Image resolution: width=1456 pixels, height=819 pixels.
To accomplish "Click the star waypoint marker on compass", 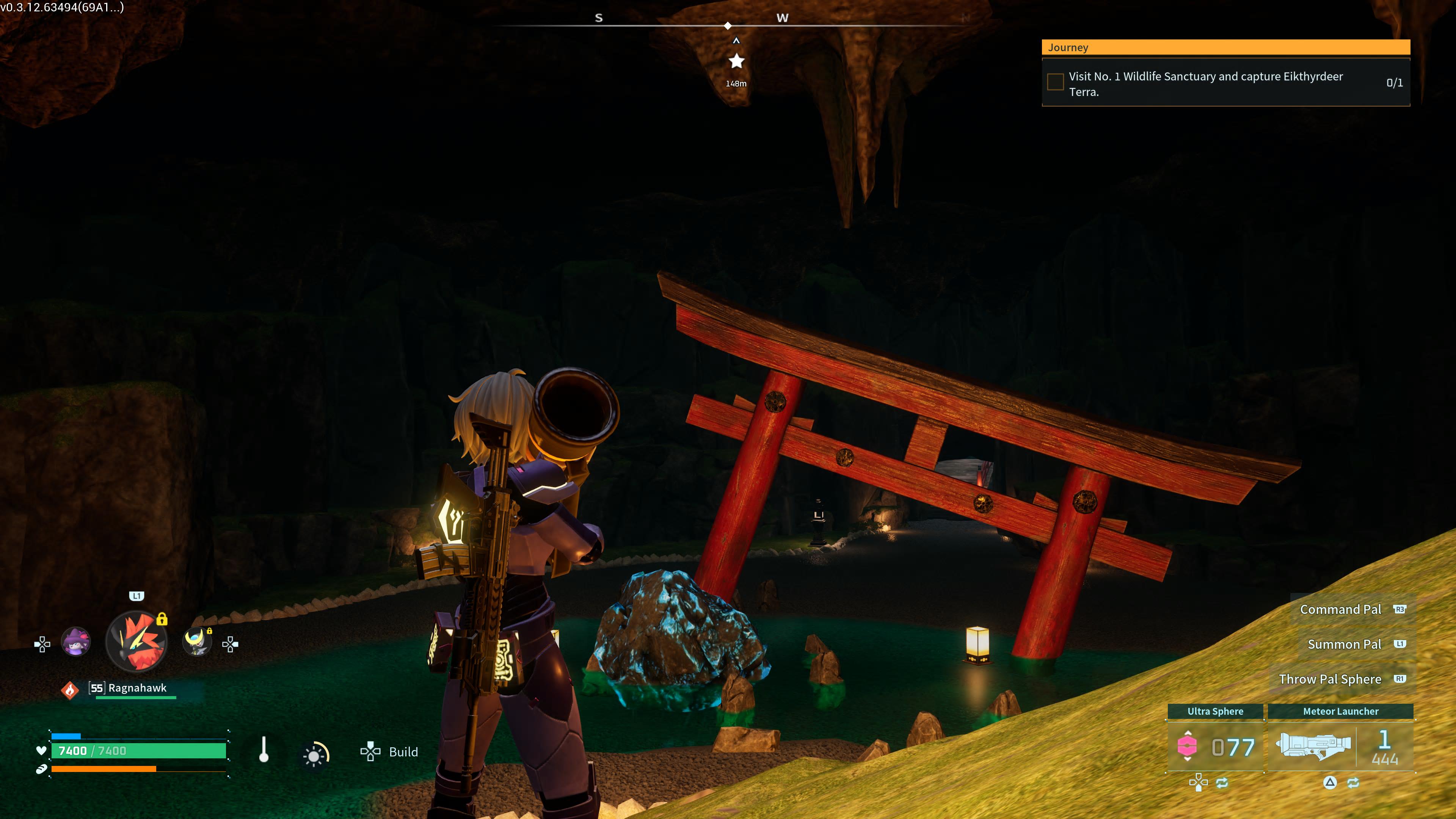I will [x=736, y=61].
